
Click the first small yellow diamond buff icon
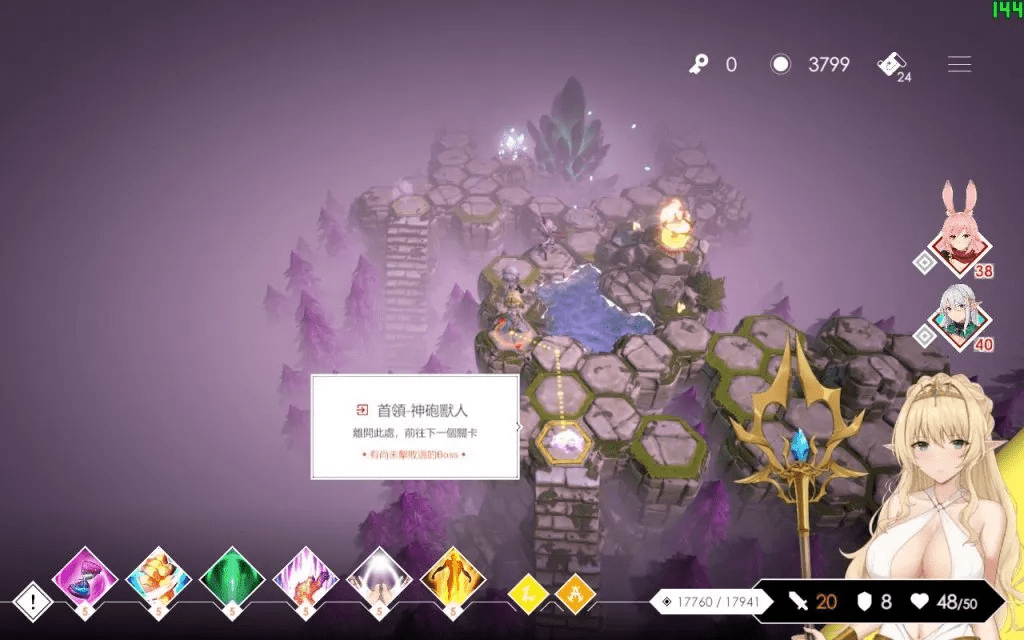coord(527,594)
